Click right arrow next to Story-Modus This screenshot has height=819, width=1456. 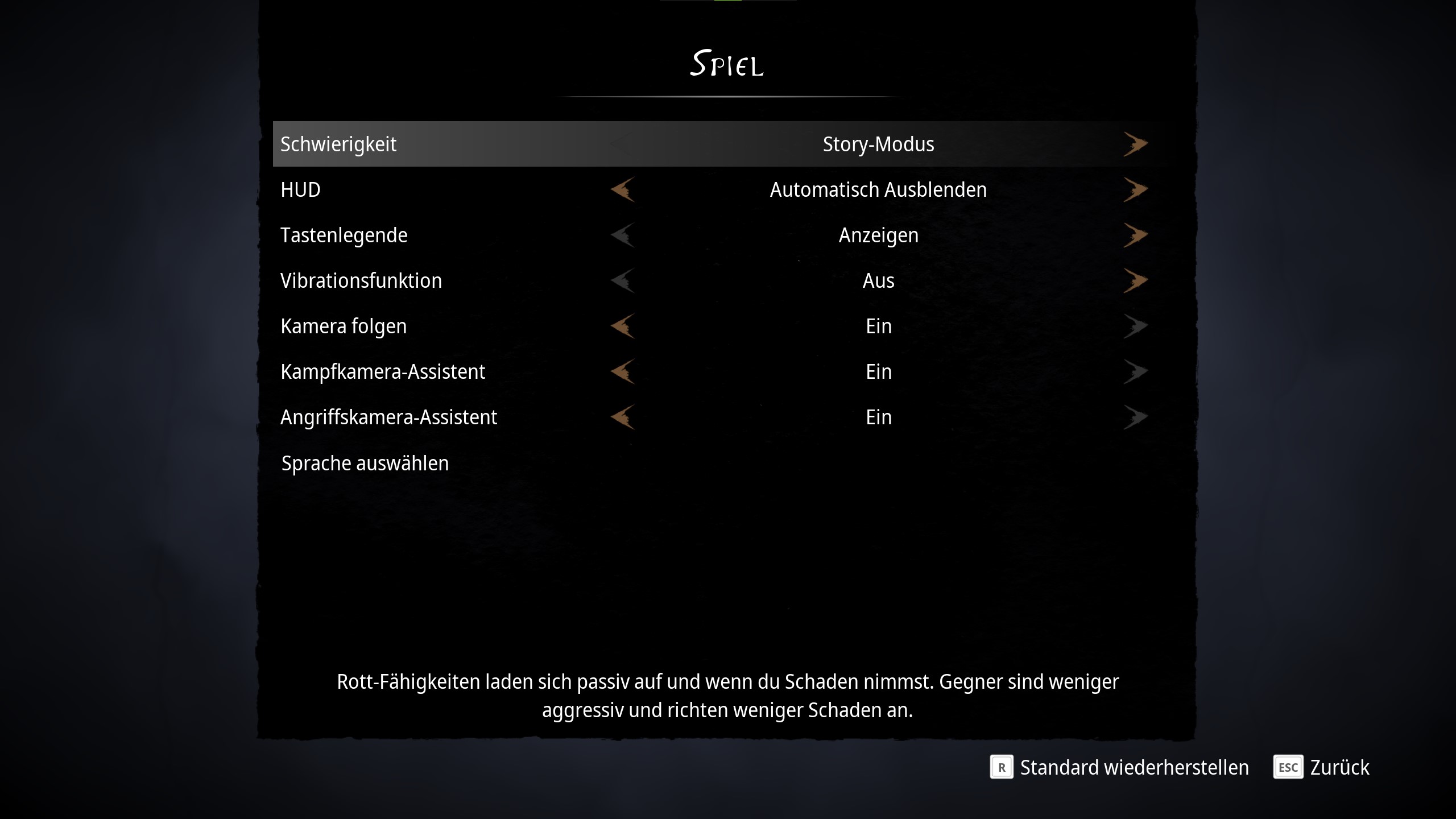click(x=1135, y=144)
